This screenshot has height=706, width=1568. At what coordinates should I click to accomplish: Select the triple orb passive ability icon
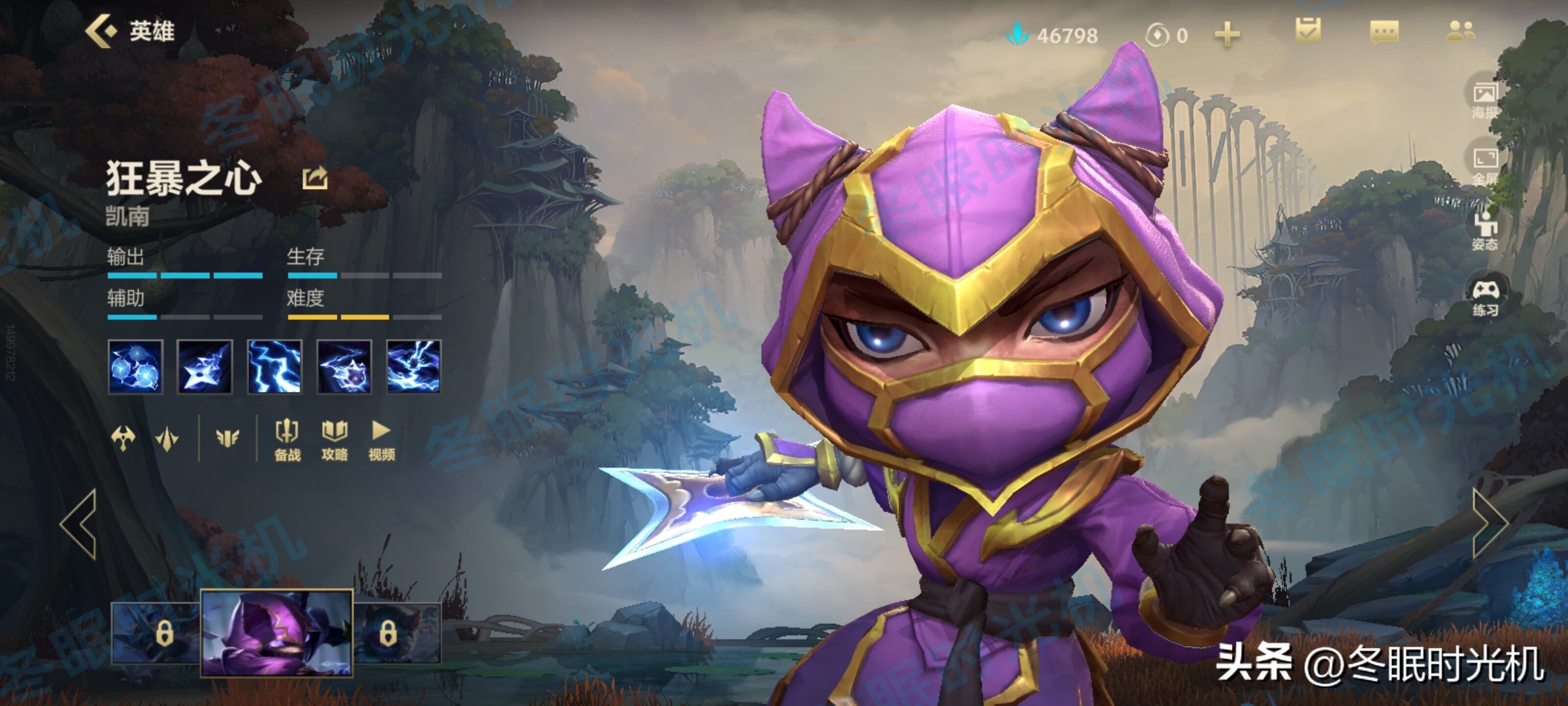pos(135,366)
